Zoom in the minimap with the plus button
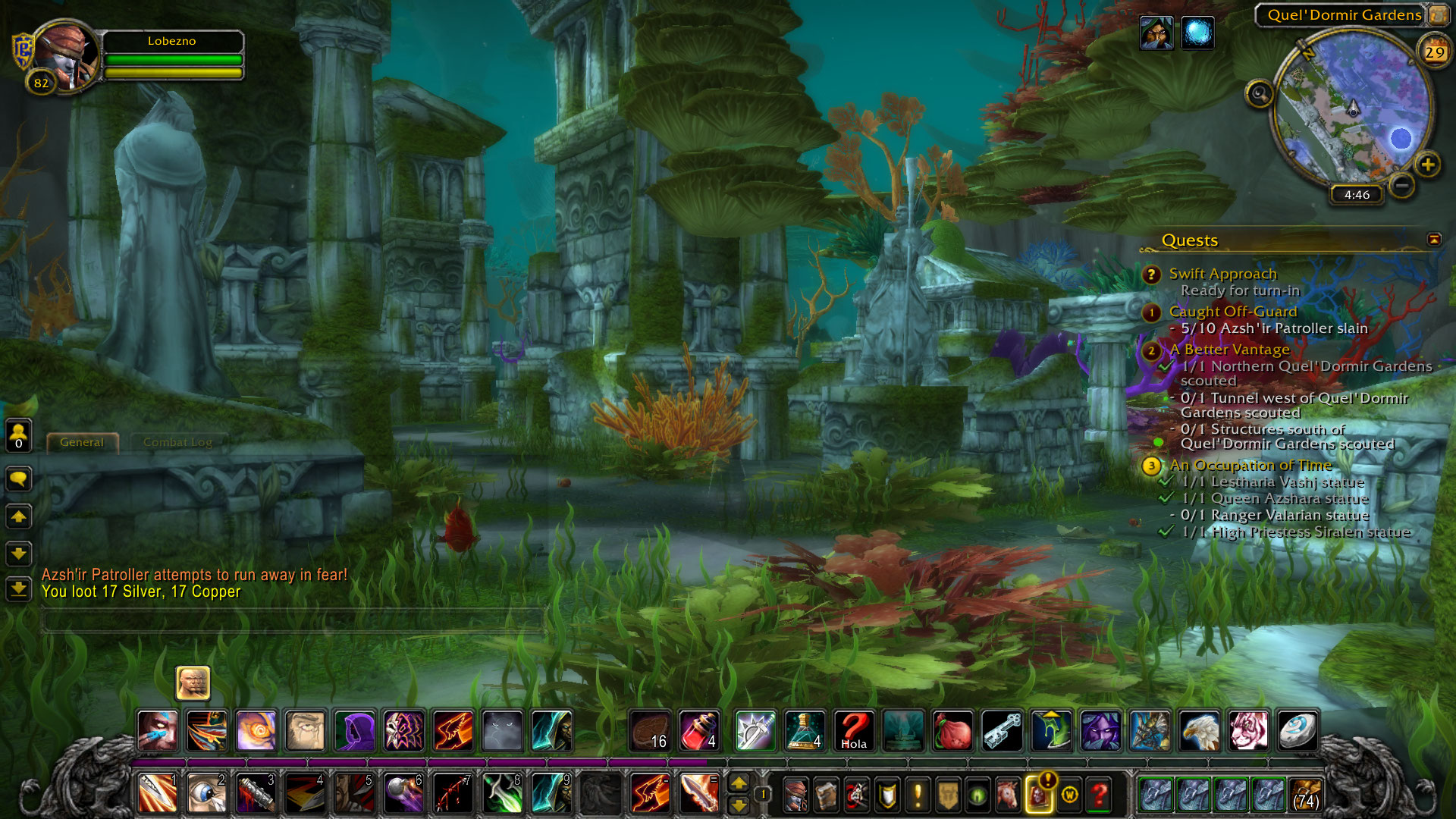The width and height of the screenshot is (1456, 819). point(1427,165)
